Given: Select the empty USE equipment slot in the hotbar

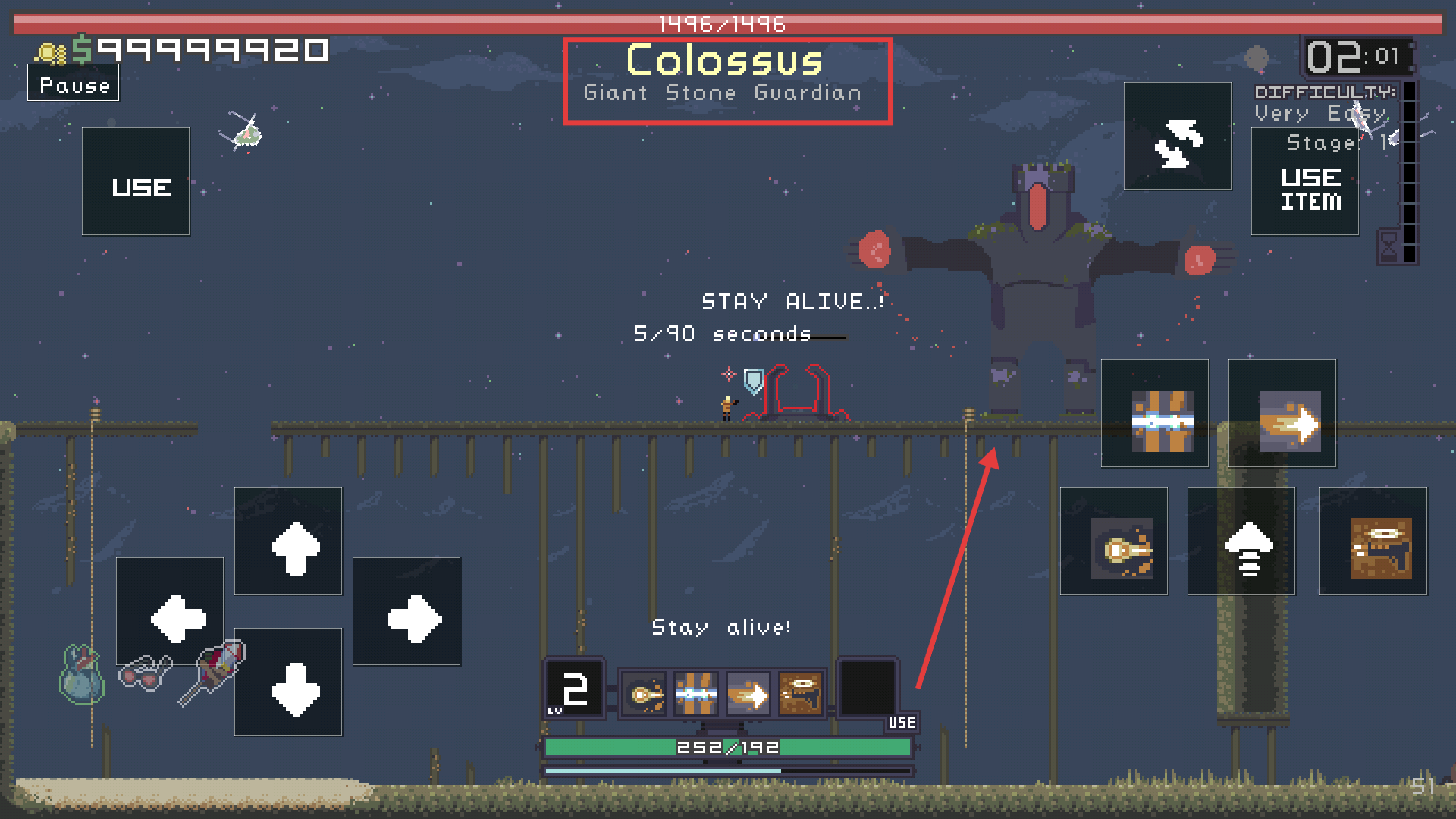Looking at the screenshot, I should pyautogui.click(x=869, y=689).
